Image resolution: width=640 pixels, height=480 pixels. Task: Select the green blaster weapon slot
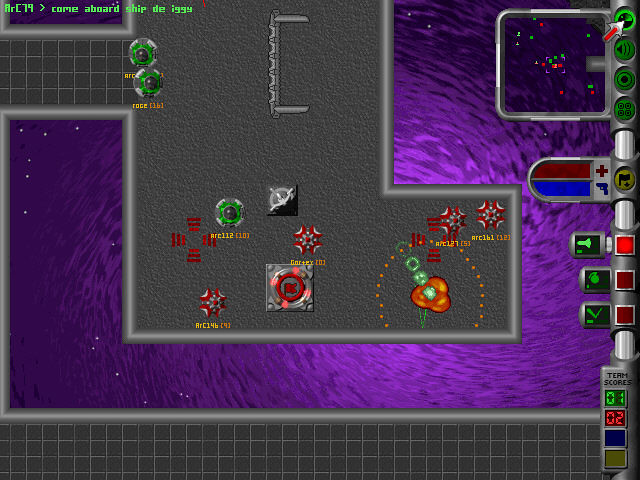pyautogui.click(x=589, y=245)
